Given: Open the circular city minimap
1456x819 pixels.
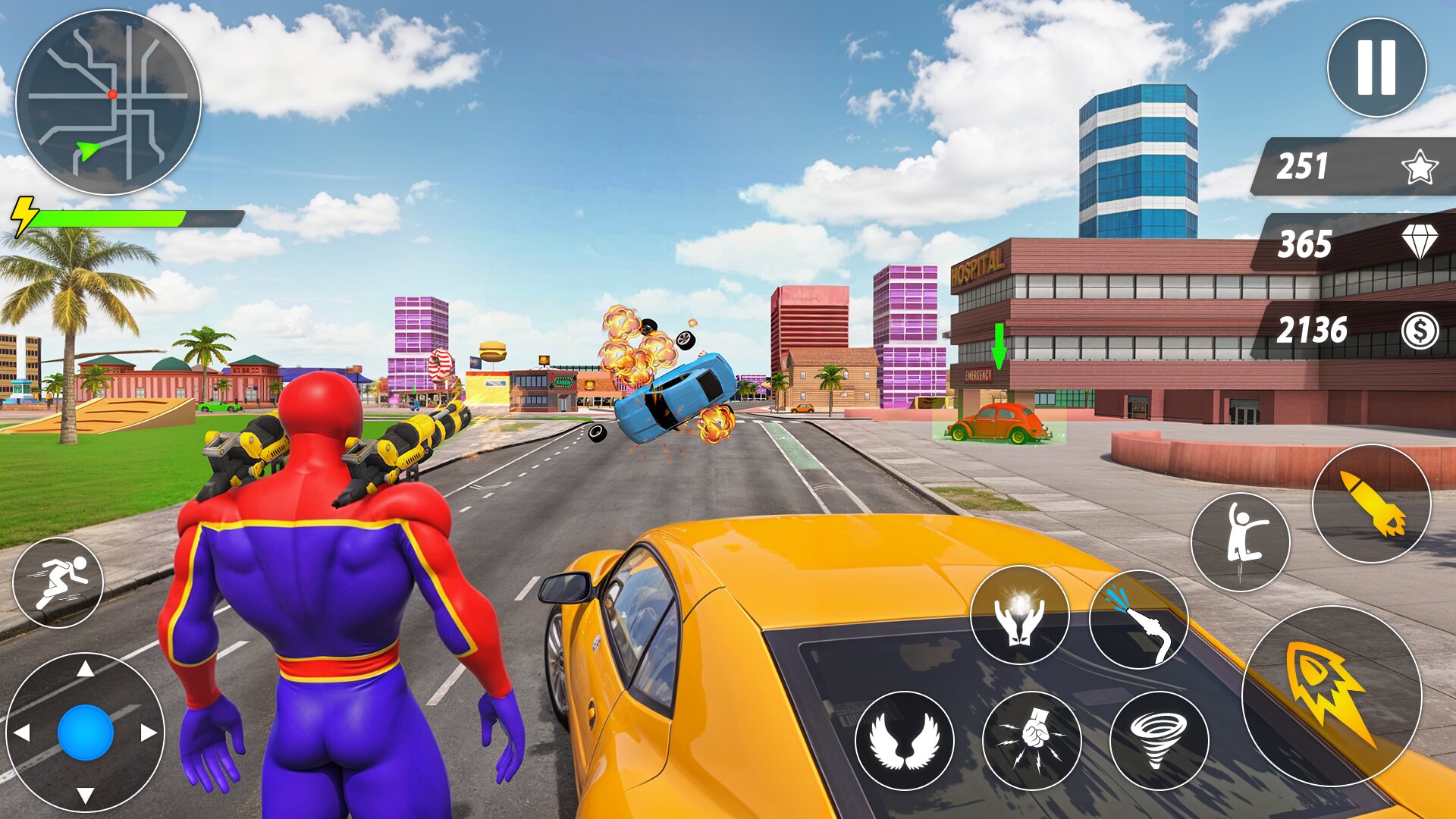Looking at the screenshot, I should (x=108, y=102).
